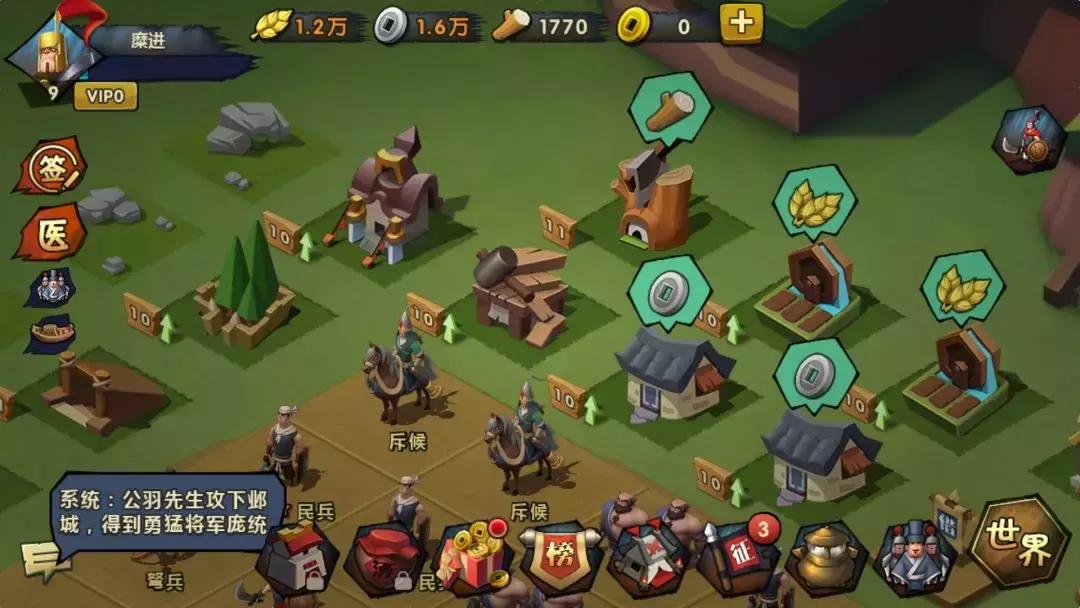Viewport: 1080px width, 608px height.
Task: Open the 医 medical icon
Action: pyautogui.click(x=49, y=233)
